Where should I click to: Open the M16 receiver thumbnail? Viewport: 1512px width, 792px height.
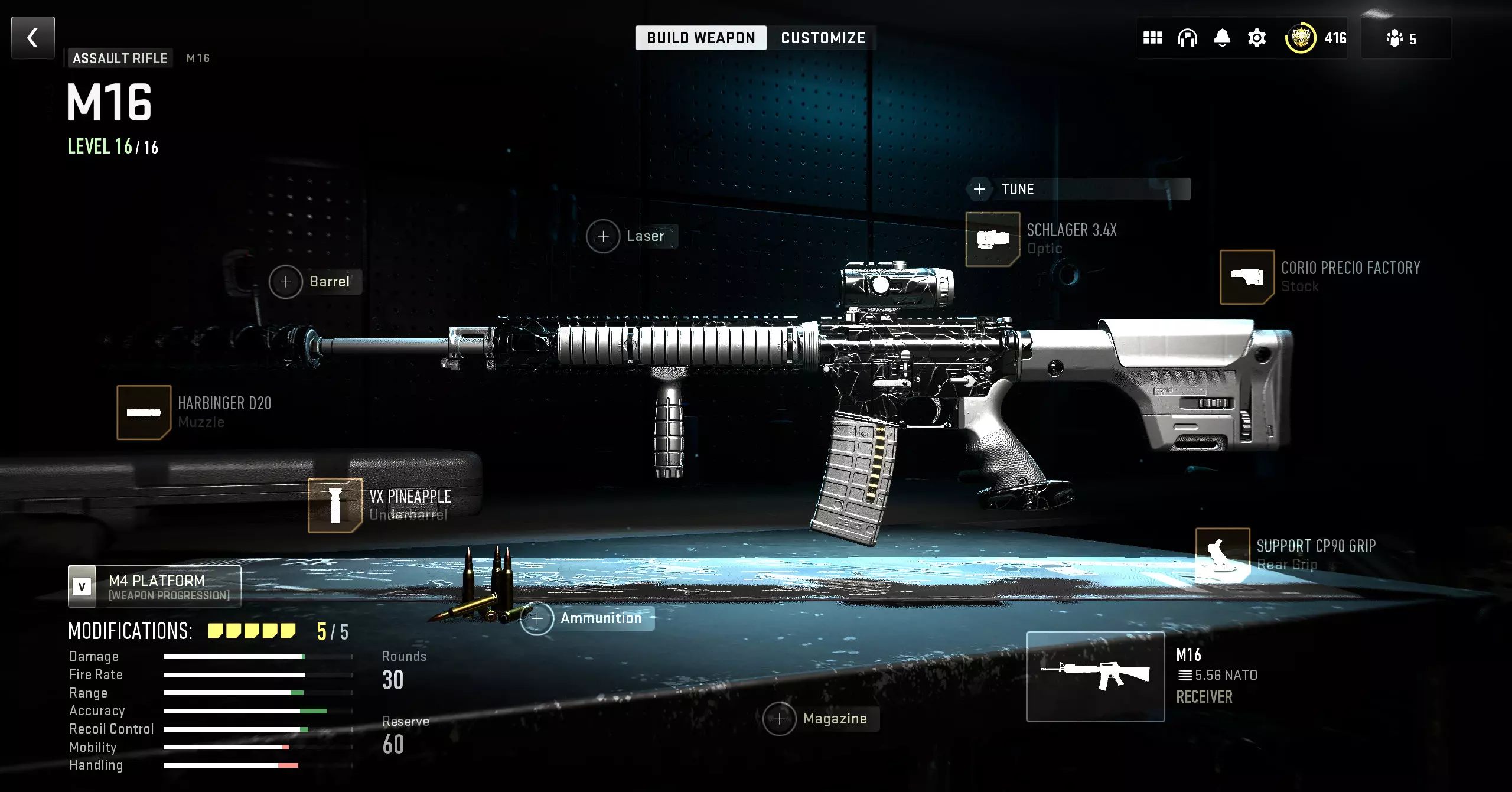tap(1095, 676)
